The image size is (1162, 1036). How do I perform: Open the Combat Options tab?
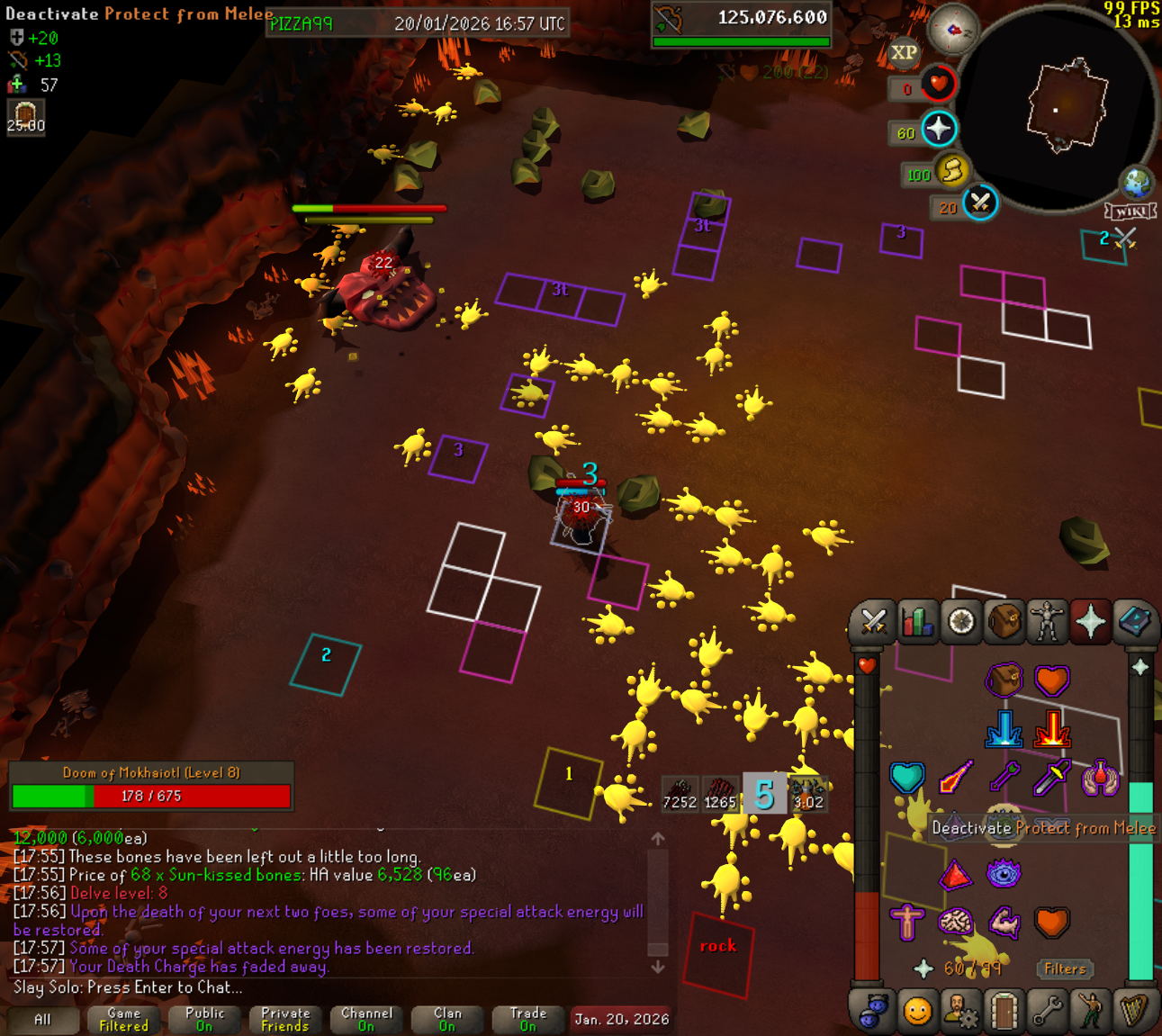872,622
